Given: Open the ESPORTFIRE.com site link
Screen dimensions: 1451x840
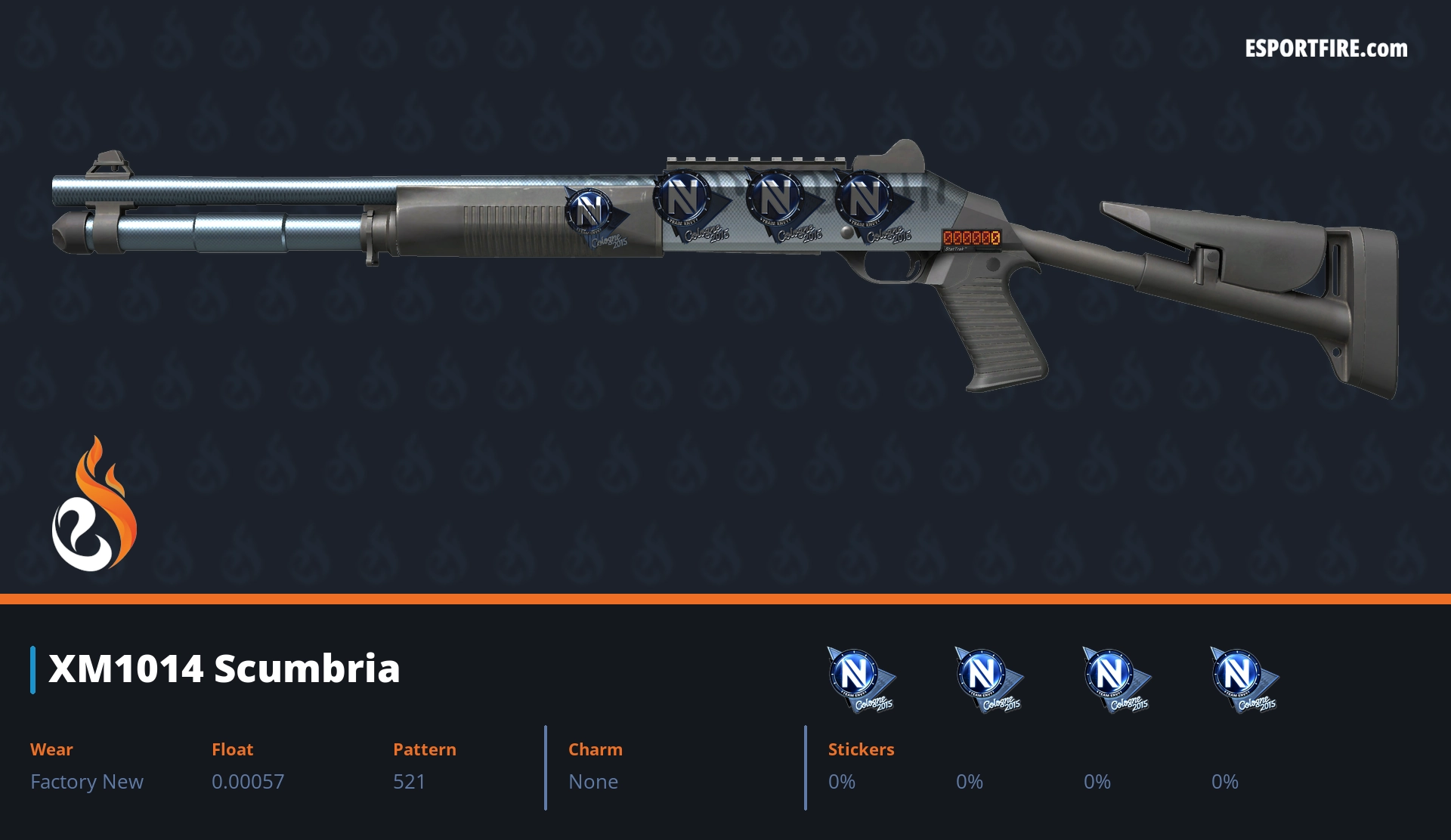Looking at the screenshot, I should (1326, 49).
